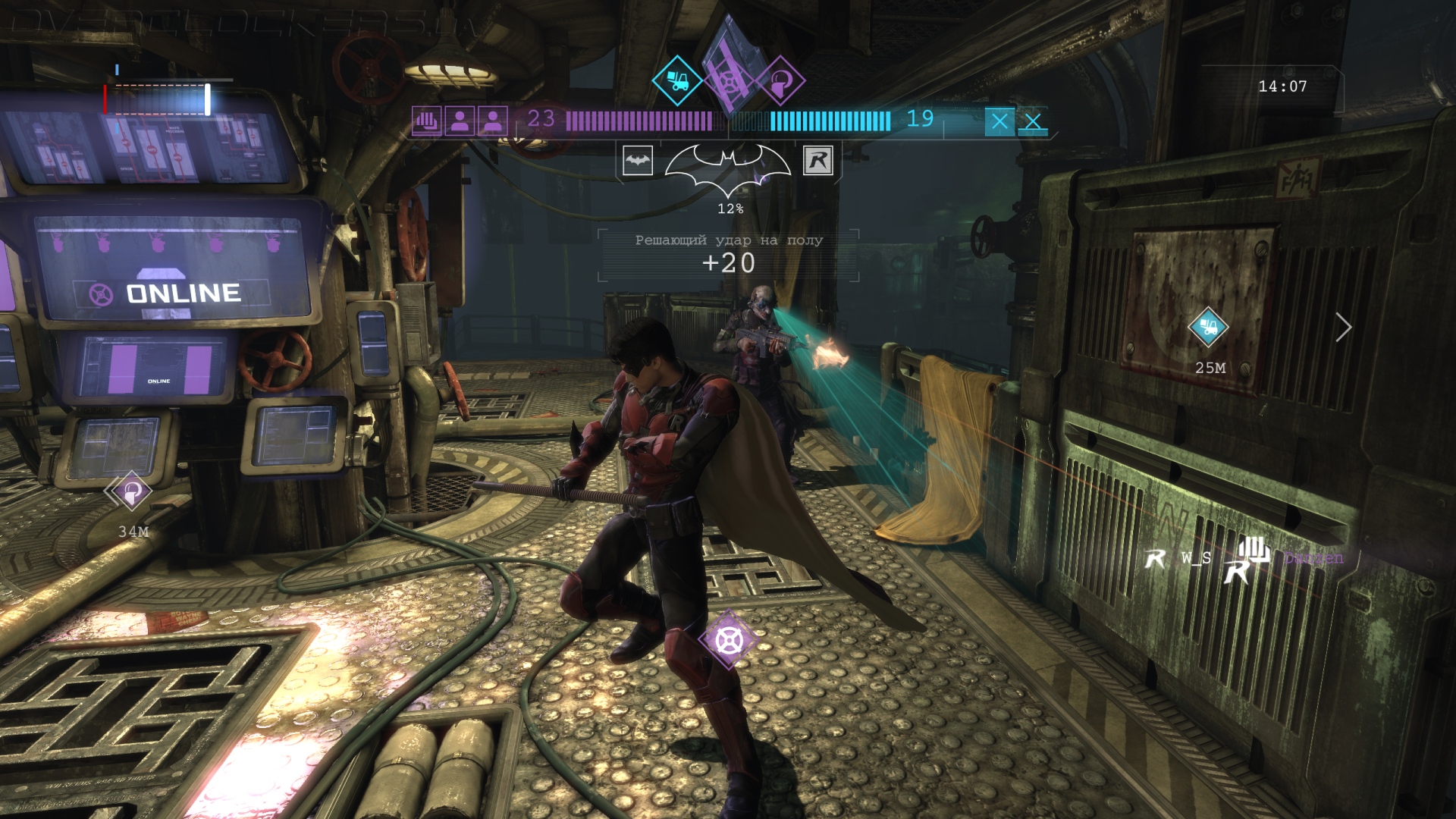Select the forklift waypoint marker labeled 25M

[x=1208, y=328]
